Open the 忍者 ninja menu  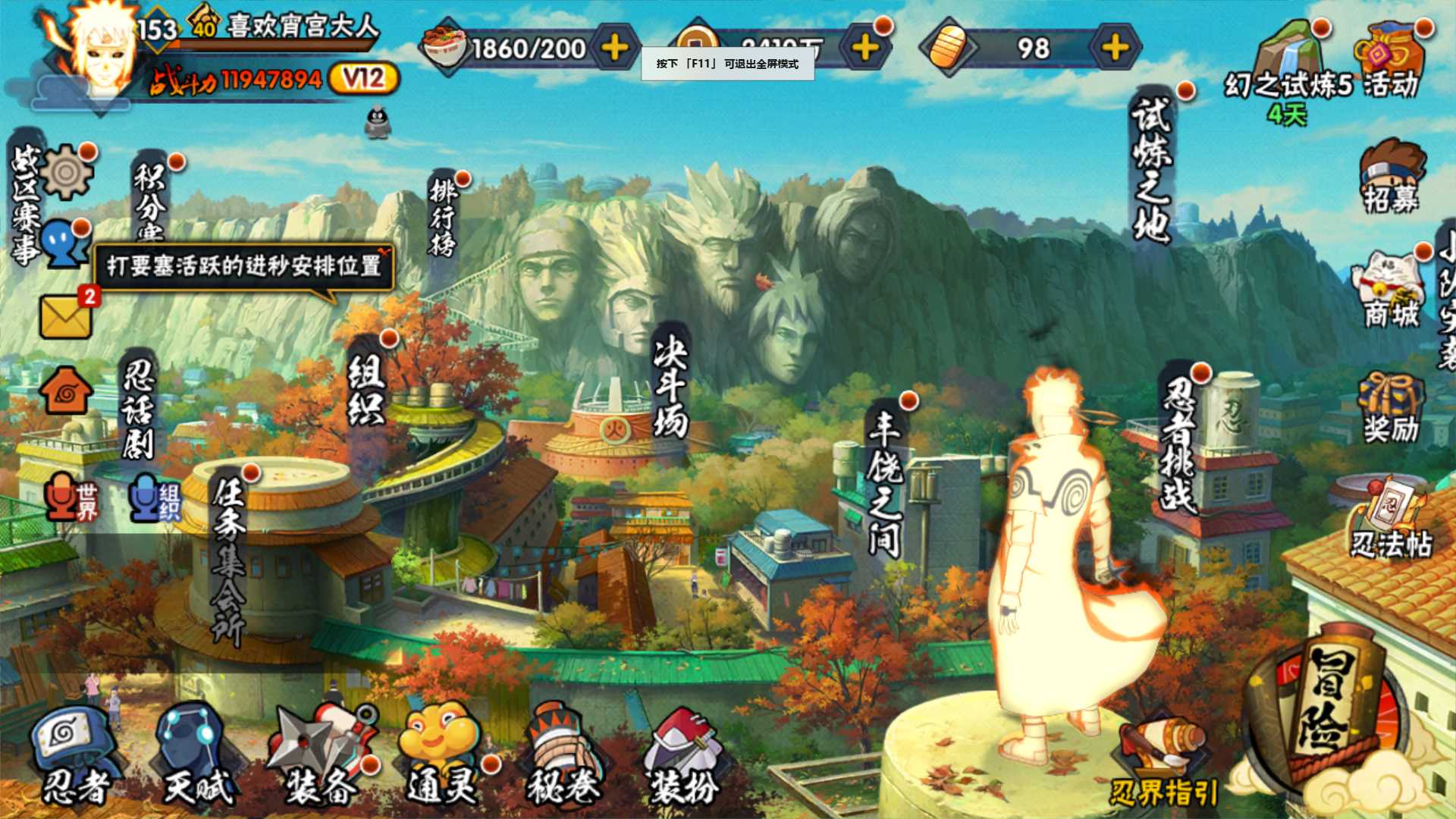pyautogui.click(x=74, y=755)
